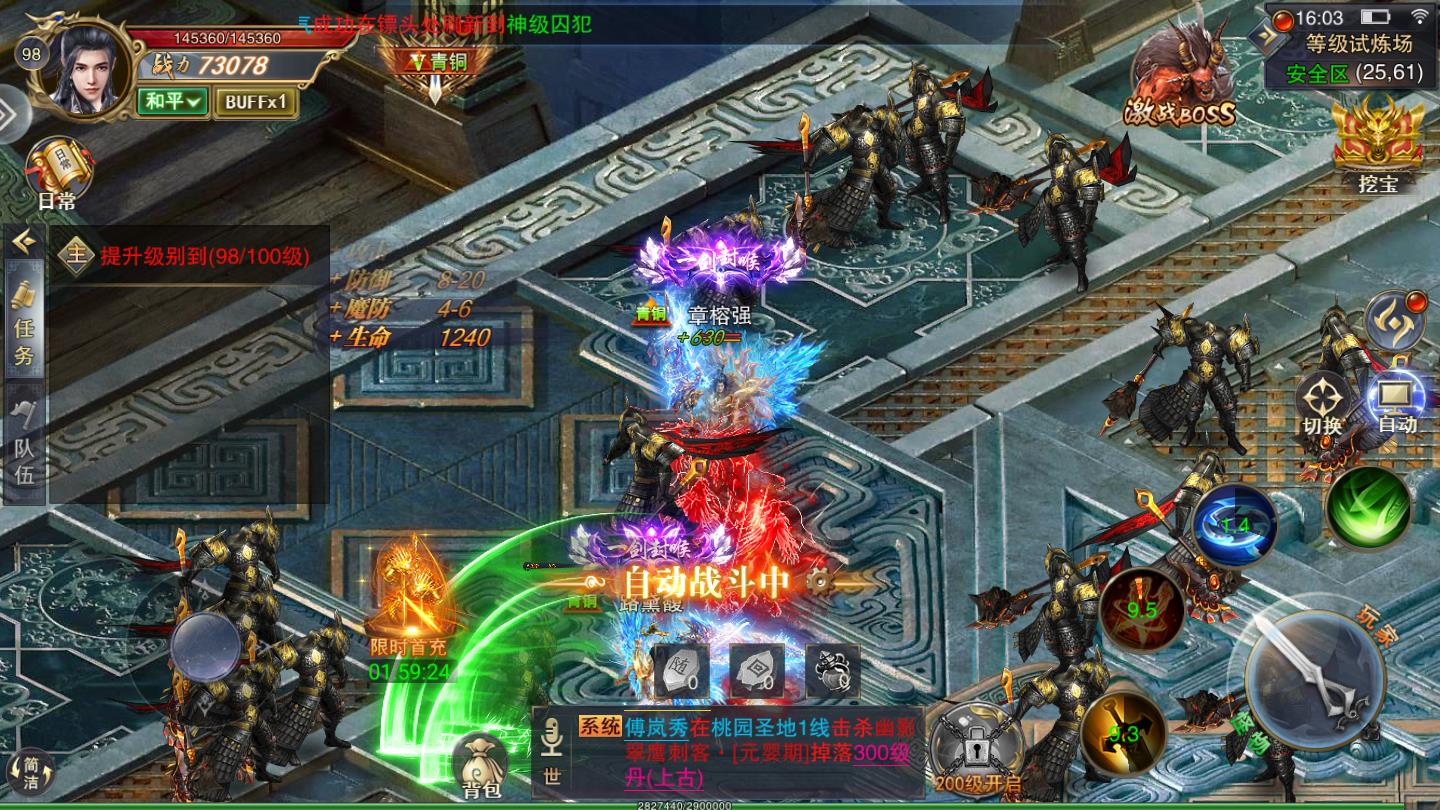Toggle the 自动 auto-battle button
Image resolution: width=1440 pixels, height=810 pixels.
1397,403
